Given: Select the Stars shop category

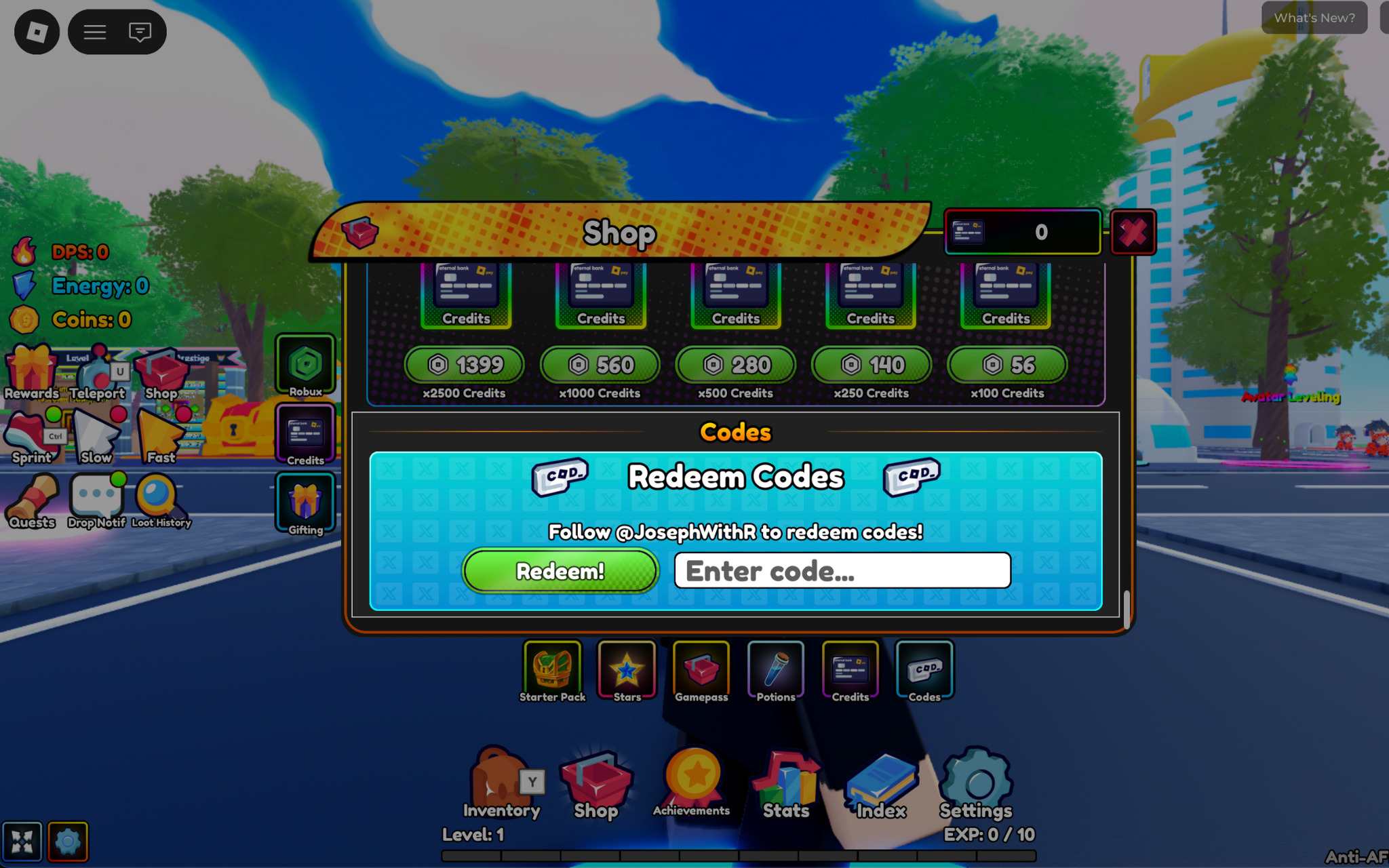Looking at the screenshot, I should 626,669.
